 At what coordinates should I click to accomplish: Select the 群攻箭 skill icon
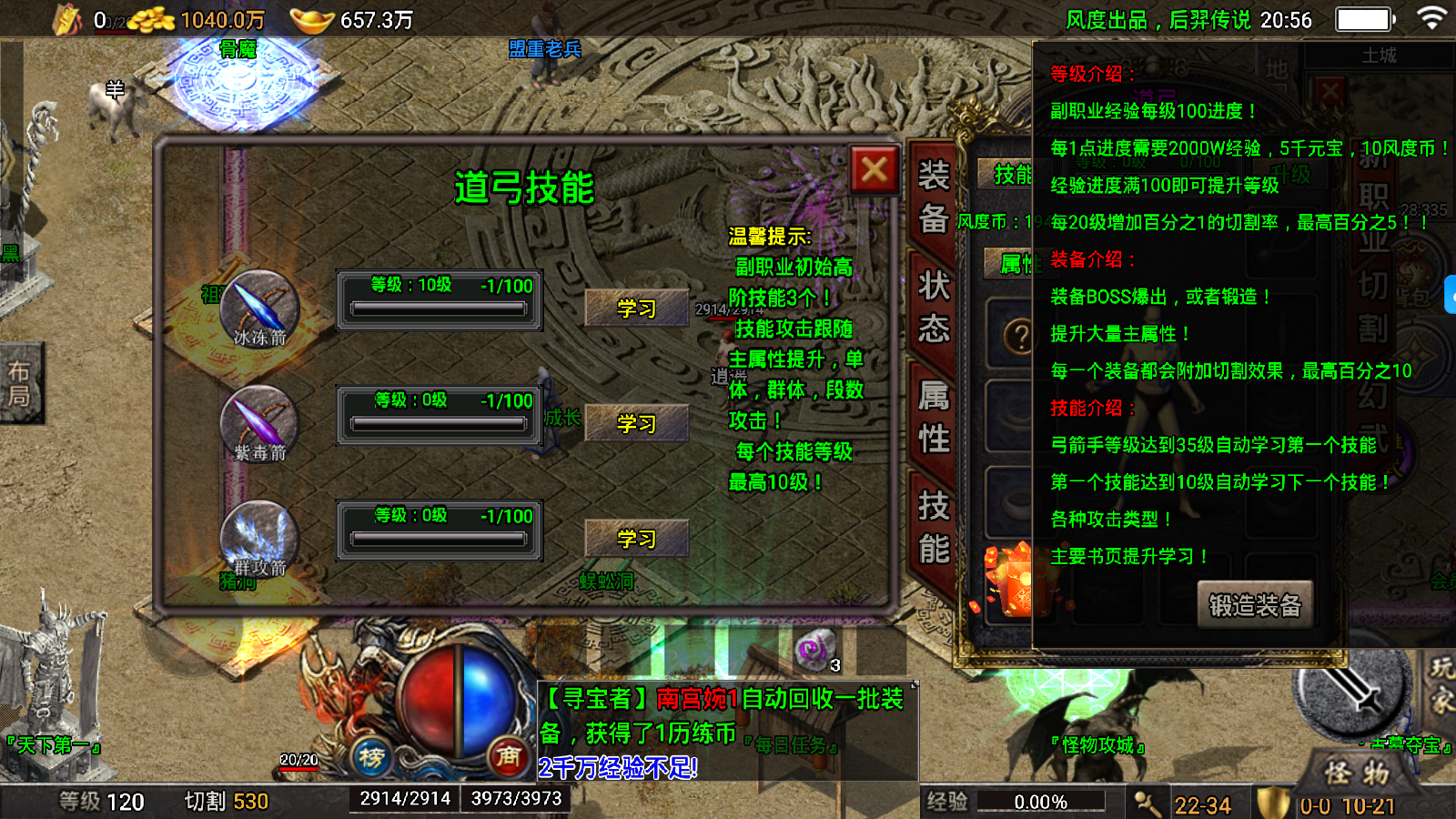tap(259, 536)
